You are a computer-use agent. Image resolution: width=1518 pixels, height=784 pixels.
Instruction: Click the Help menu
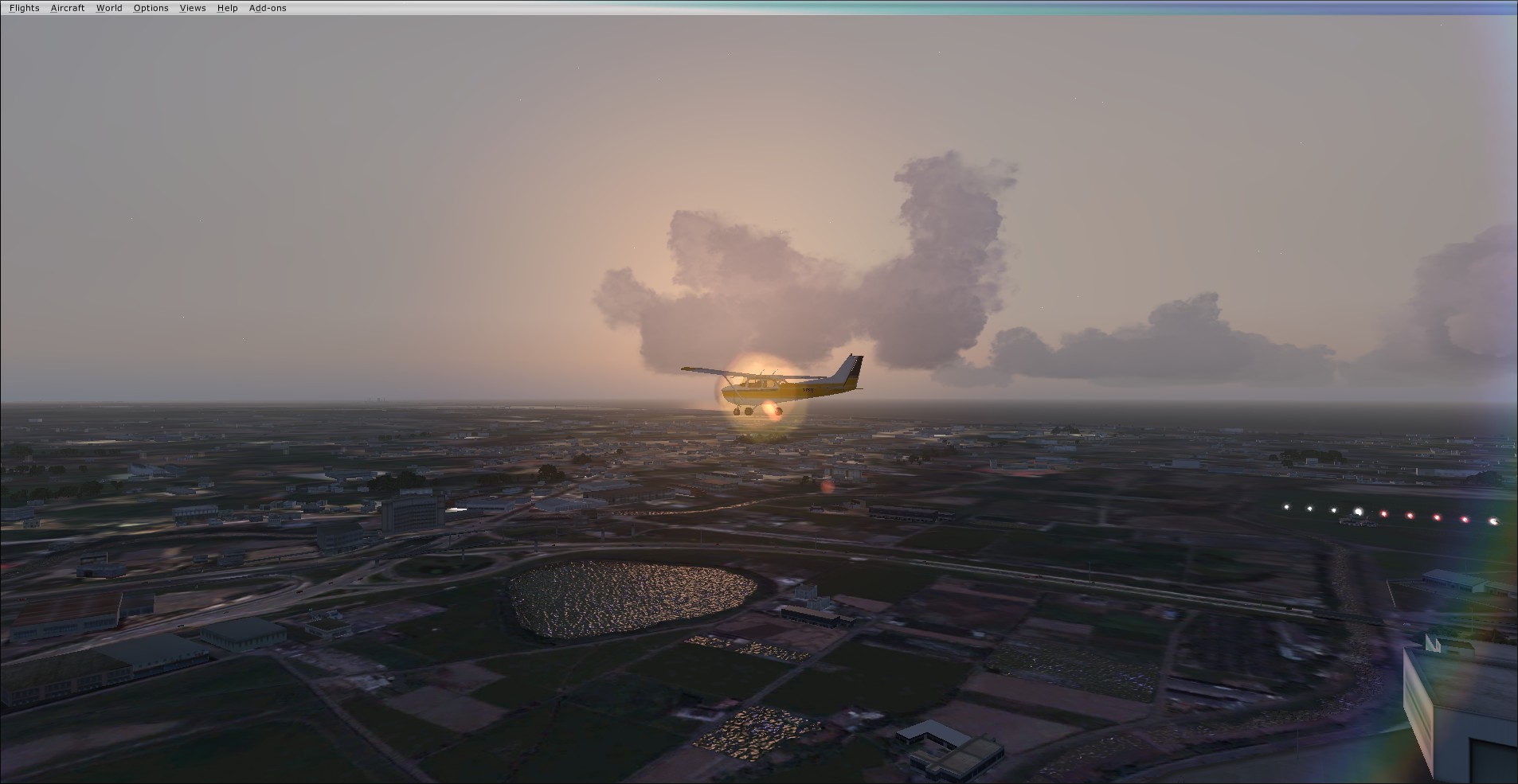227,8
